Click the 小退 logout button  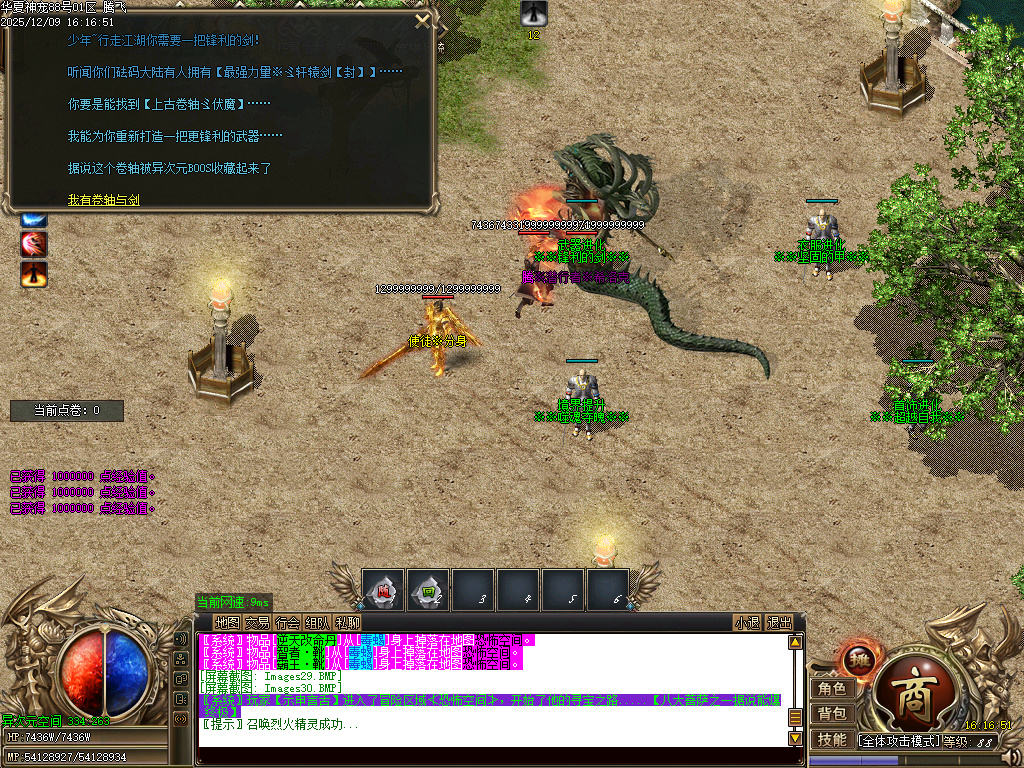pos(747,622)
